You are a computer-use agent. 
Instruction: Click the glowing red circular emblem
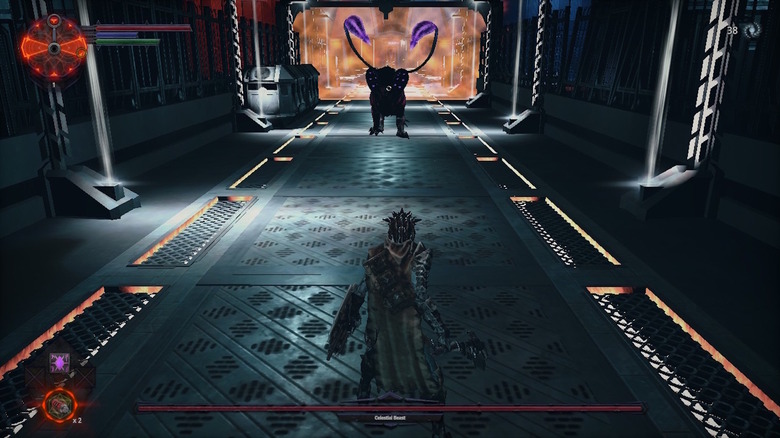[55, 46]
